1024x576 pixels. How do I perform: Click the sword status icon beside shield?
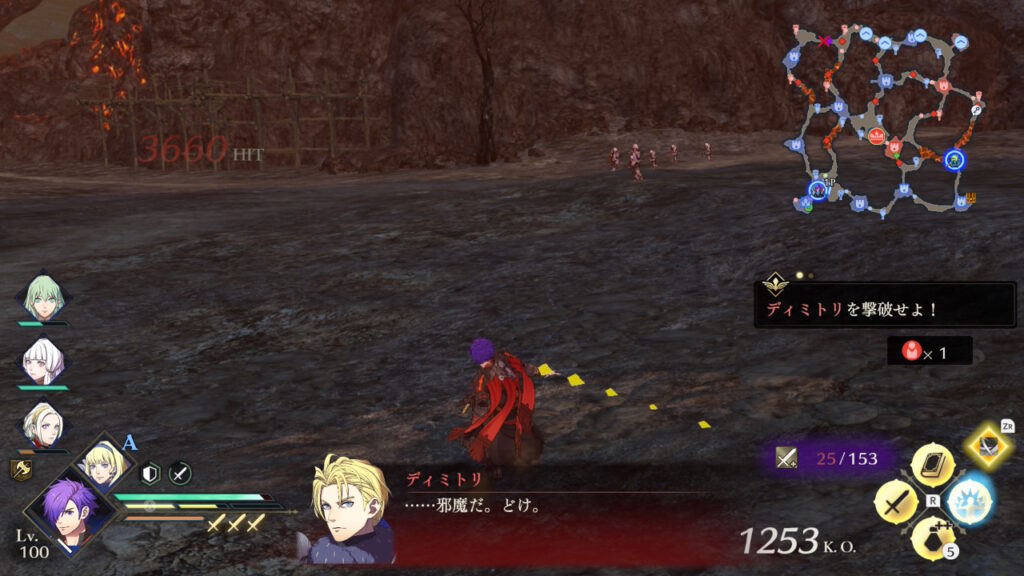click(180, 474)
